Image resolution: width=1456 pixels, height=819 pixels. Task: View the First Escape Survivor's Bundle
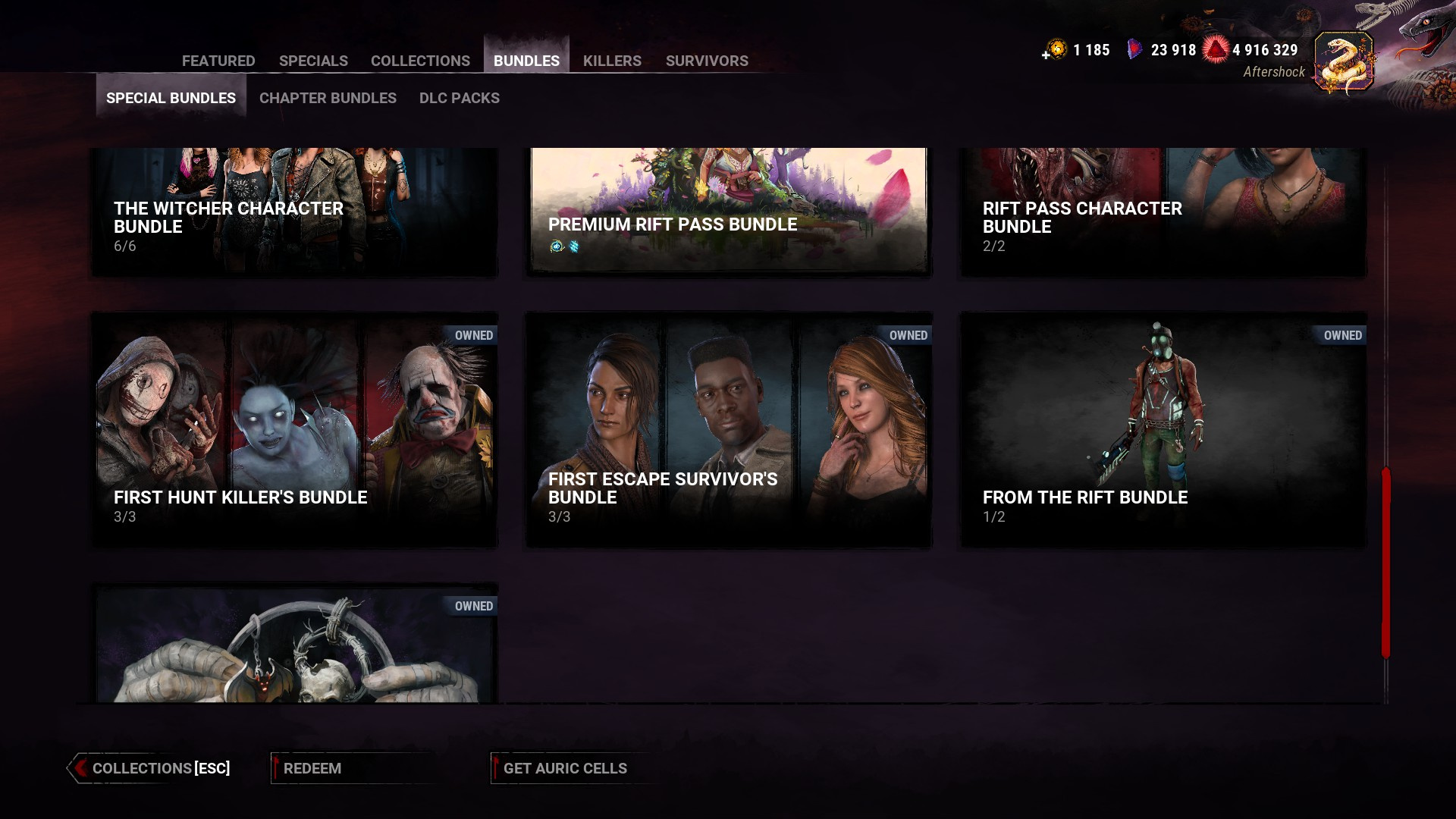point(729,429)
